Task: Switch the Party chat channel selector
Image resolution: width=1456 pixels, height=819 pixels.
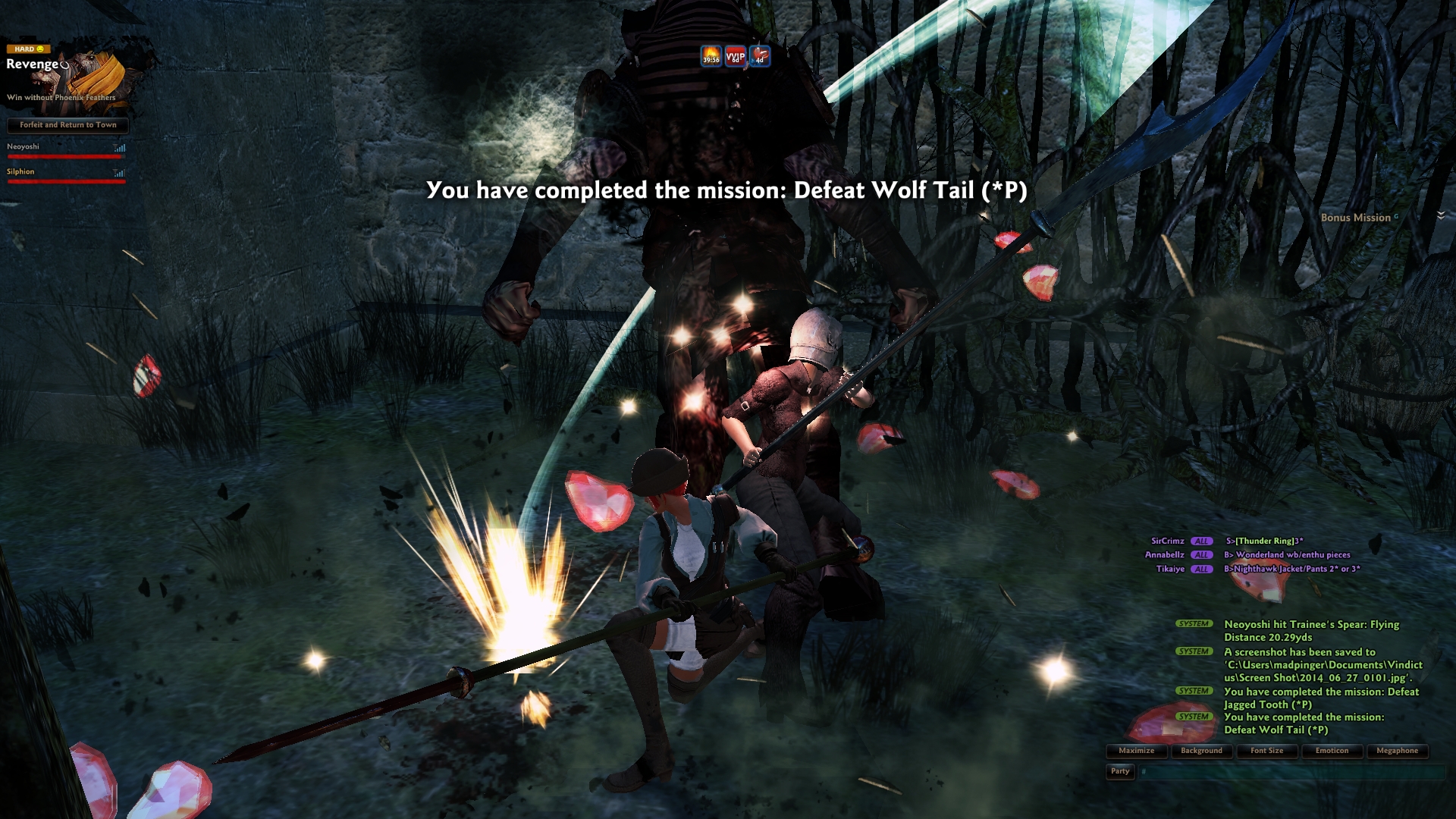Action: (1120, 771)
